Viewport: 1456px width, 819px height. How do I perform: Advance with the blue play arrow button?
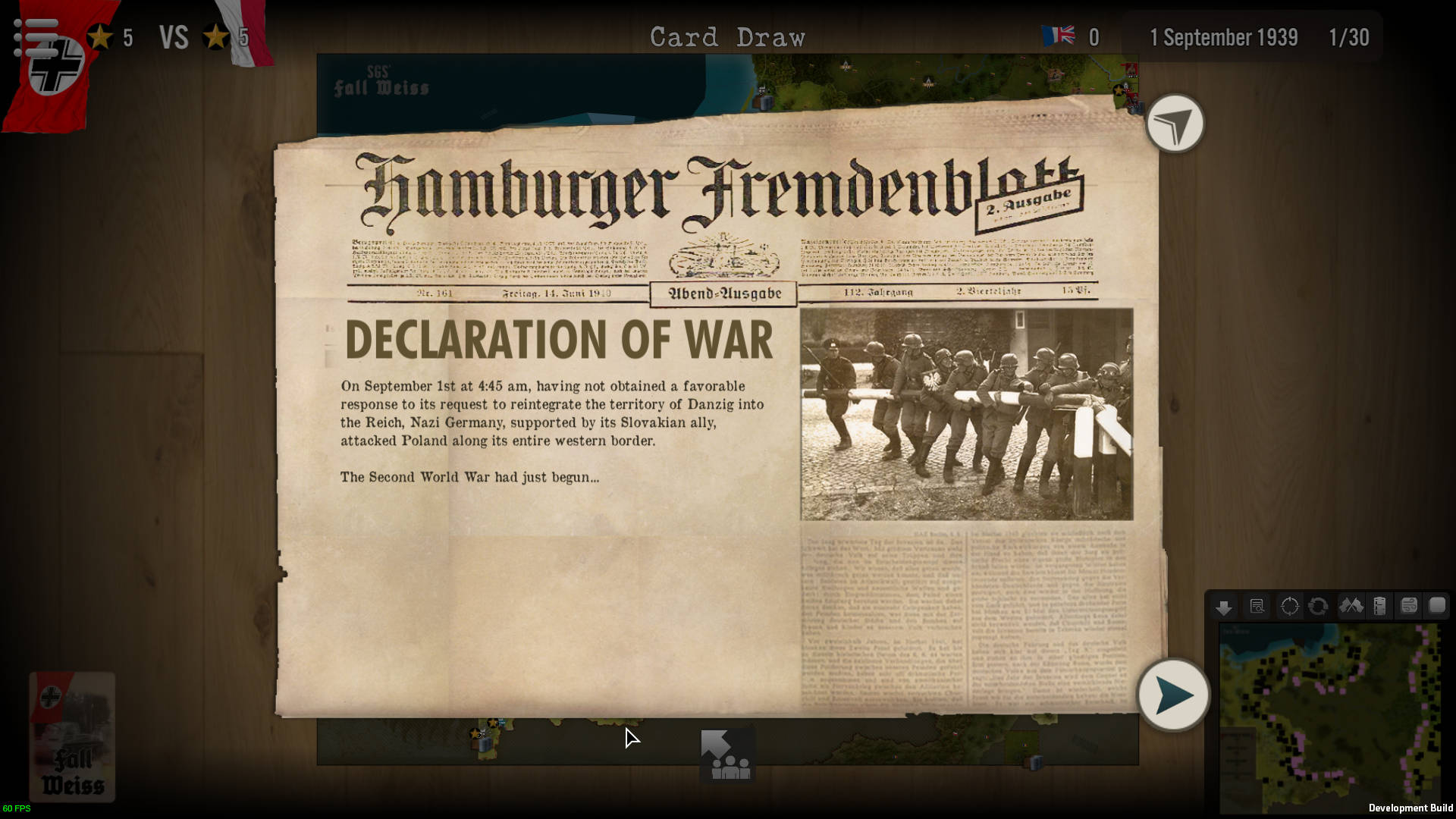coord(1173,695)
